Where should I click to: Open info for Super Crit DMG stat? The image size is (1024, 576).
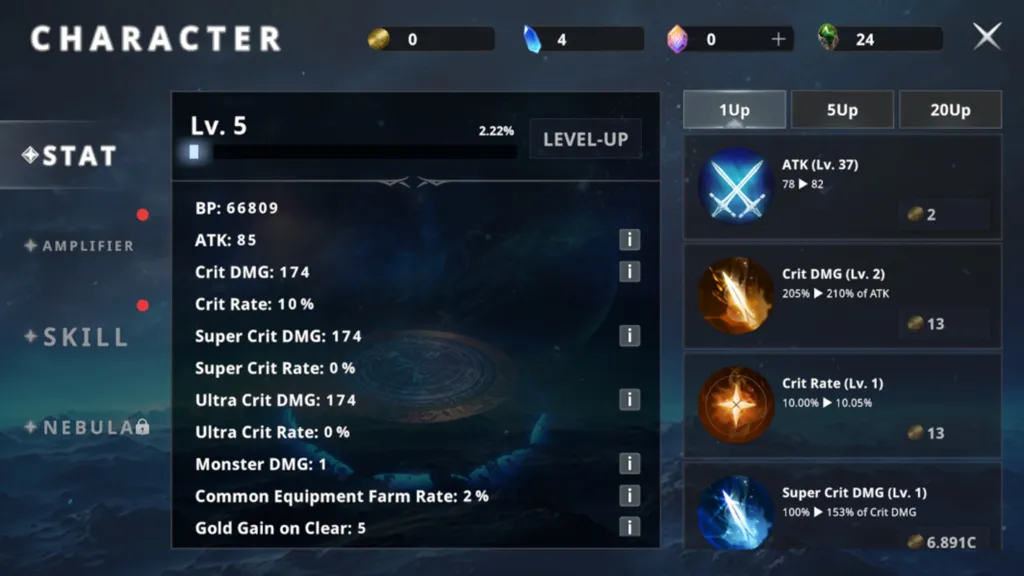pos(629,336)
